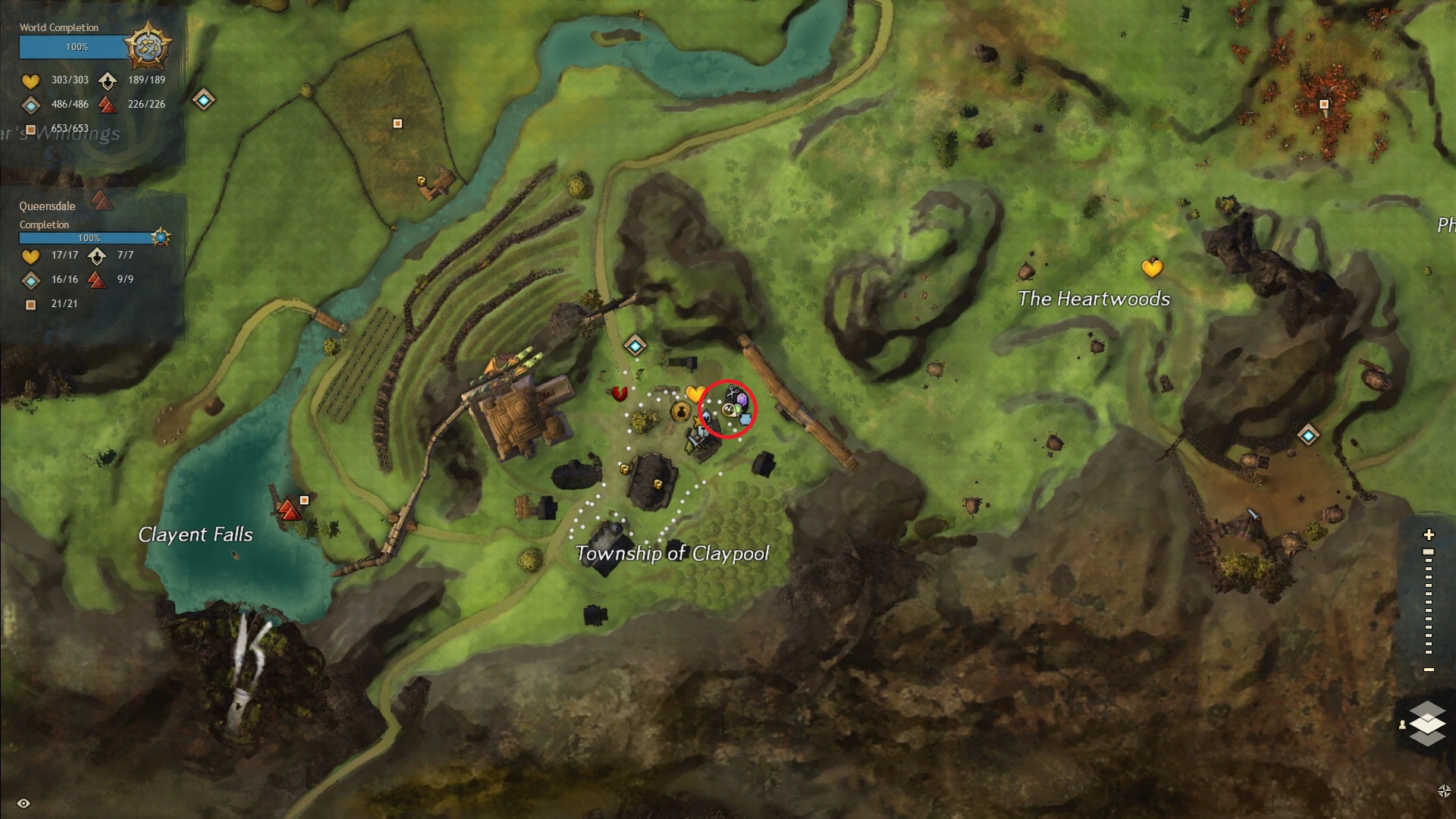The width and height of the screenshot is (1456, 819).
Task: Click the Claypool renown heart marker
Action: [x=695, y=394]
